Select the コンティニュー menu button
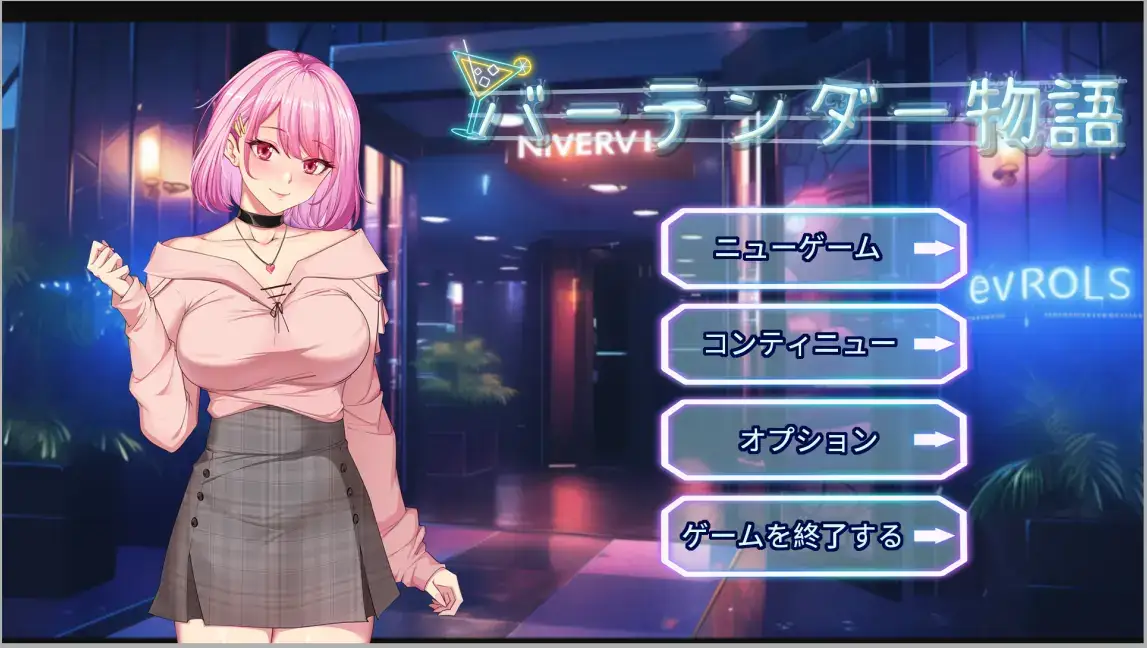Screen dimensions: 1147x648 pyautogui.click(x=813, y=344)
